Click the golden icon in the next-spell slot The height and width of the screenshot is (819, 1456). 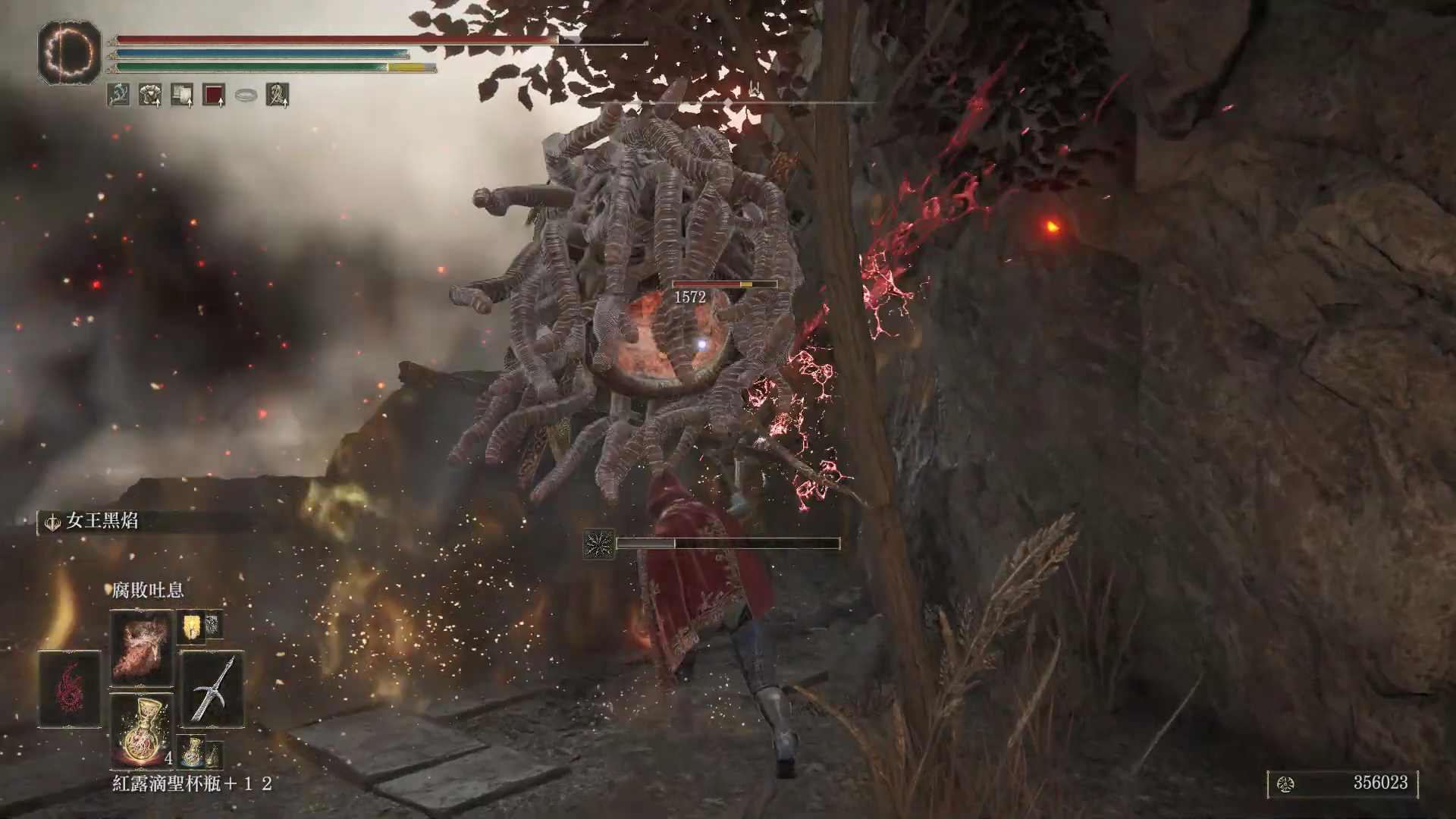pyautogui.click(x=190, y=626)
